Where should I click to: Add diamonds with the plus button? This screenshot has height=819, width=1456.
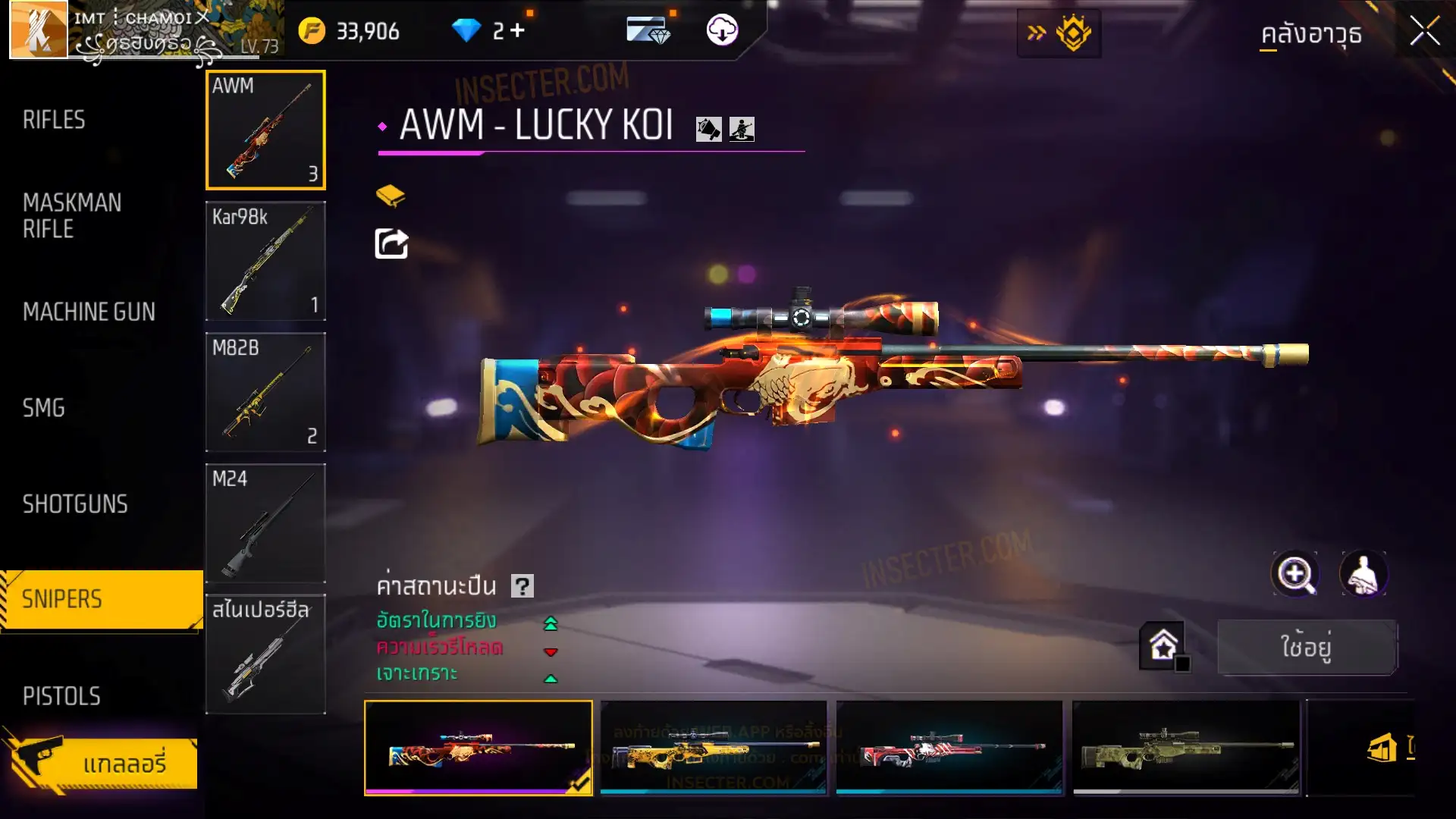(x=517, y=30)
